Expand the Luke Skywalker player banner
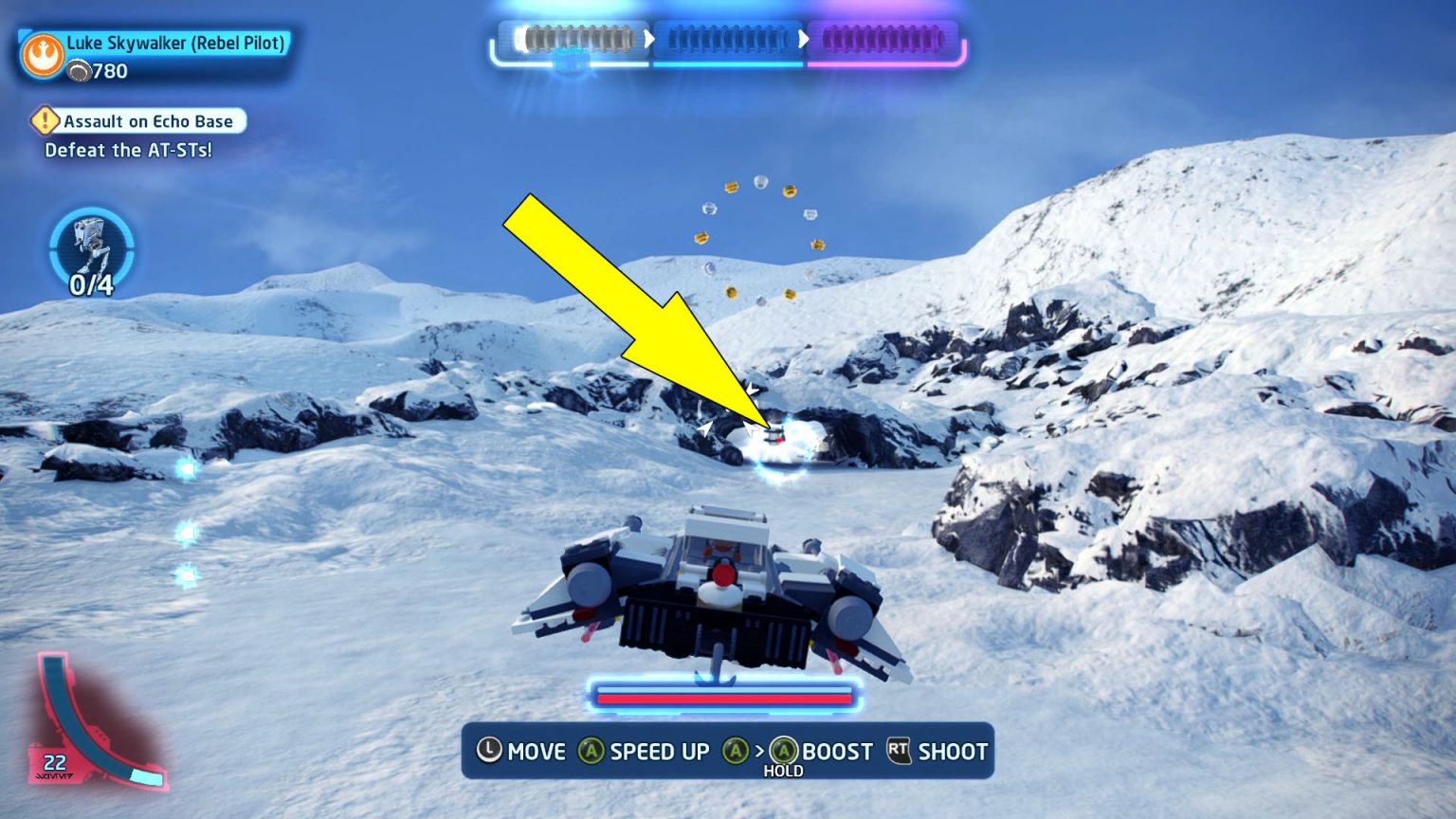Screen dimensions: 1456x819 click(x=156, y=55)
